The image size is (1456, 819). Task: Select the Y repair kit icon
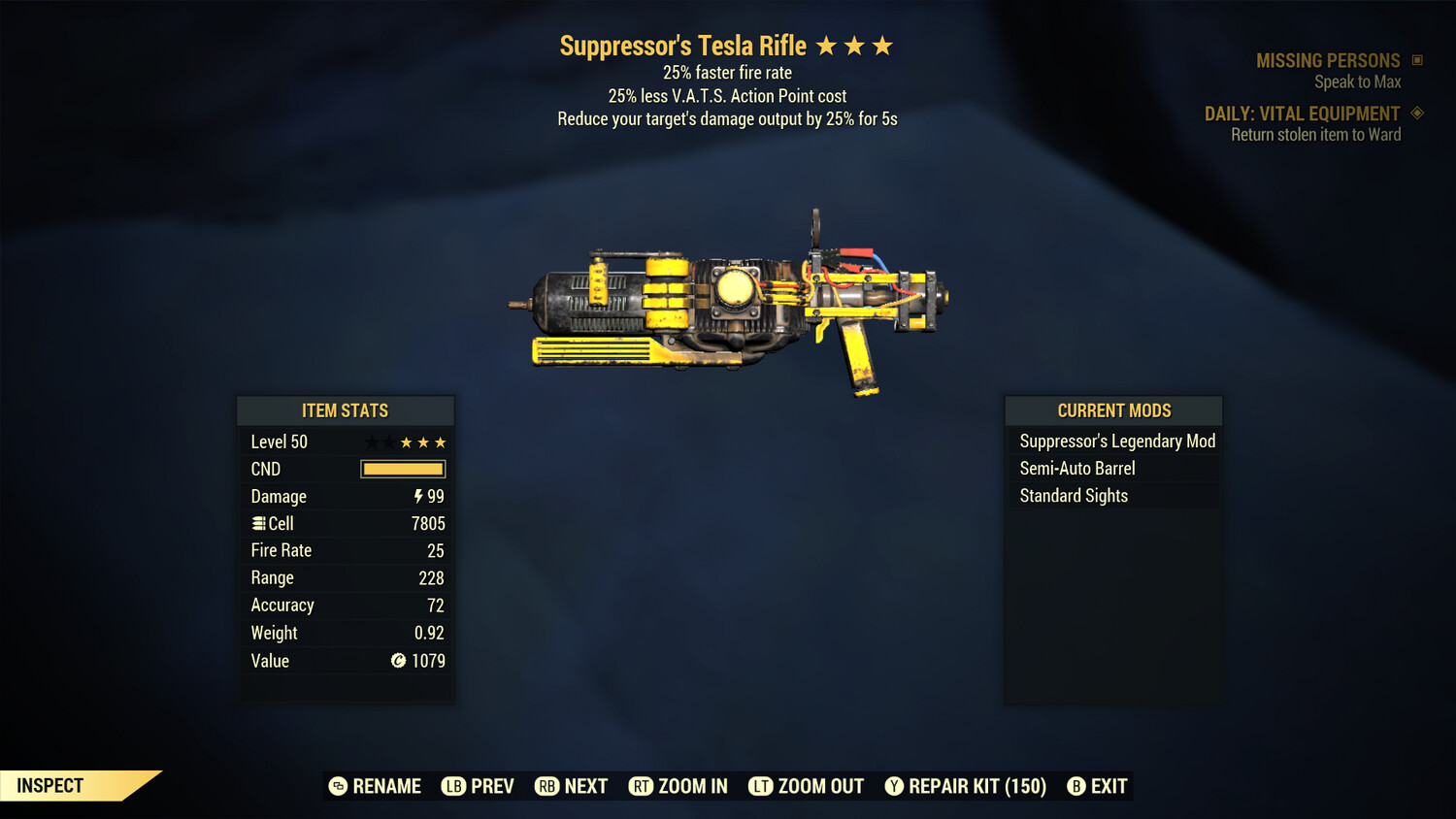point(894,786)
